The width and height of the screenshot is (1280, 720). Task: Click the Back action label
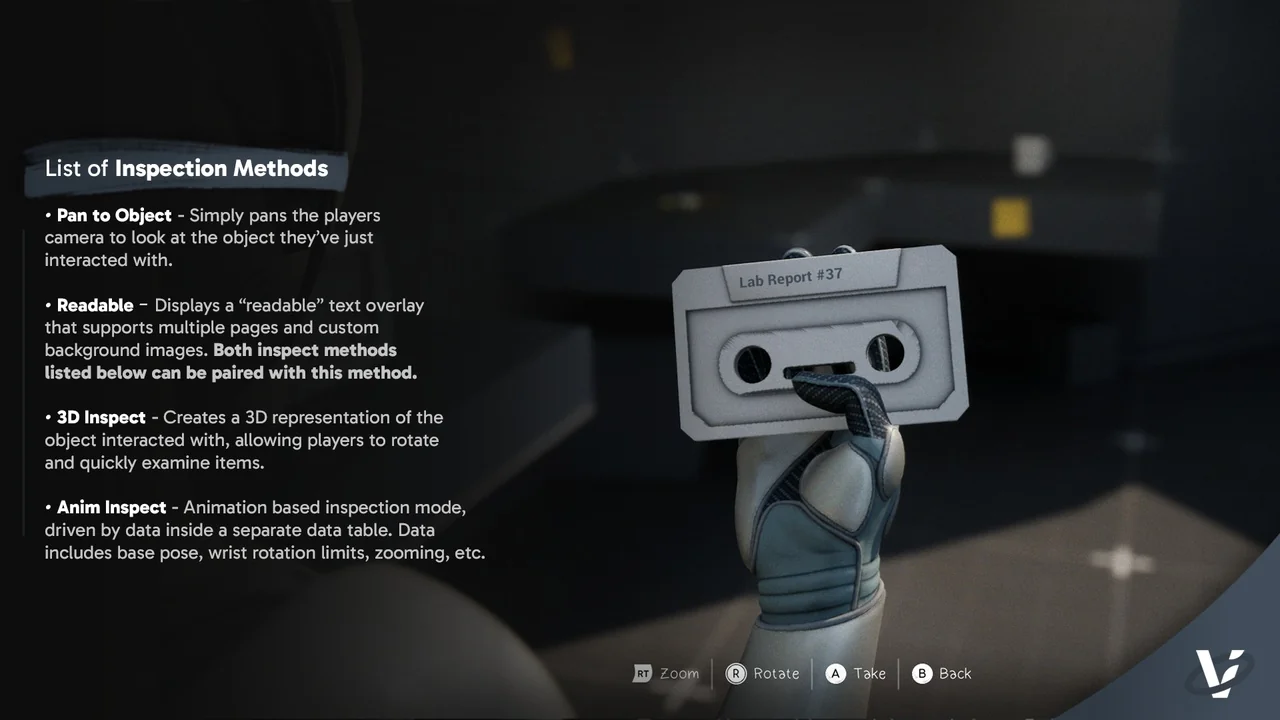pos(955,673)
